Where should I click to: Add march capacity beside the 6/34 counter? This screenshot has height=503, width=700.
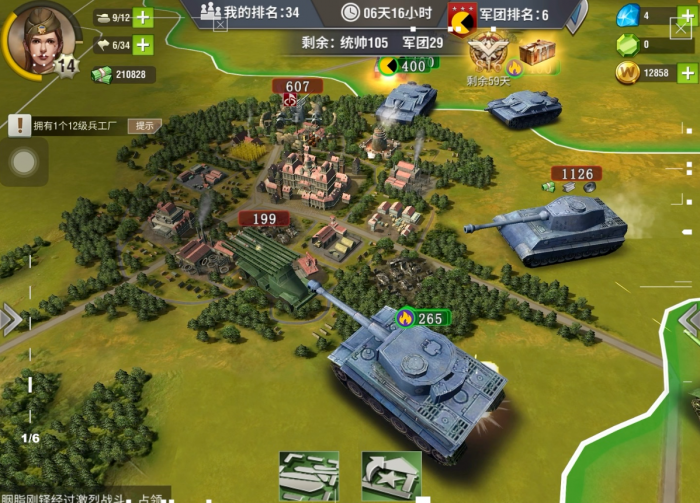143,45
